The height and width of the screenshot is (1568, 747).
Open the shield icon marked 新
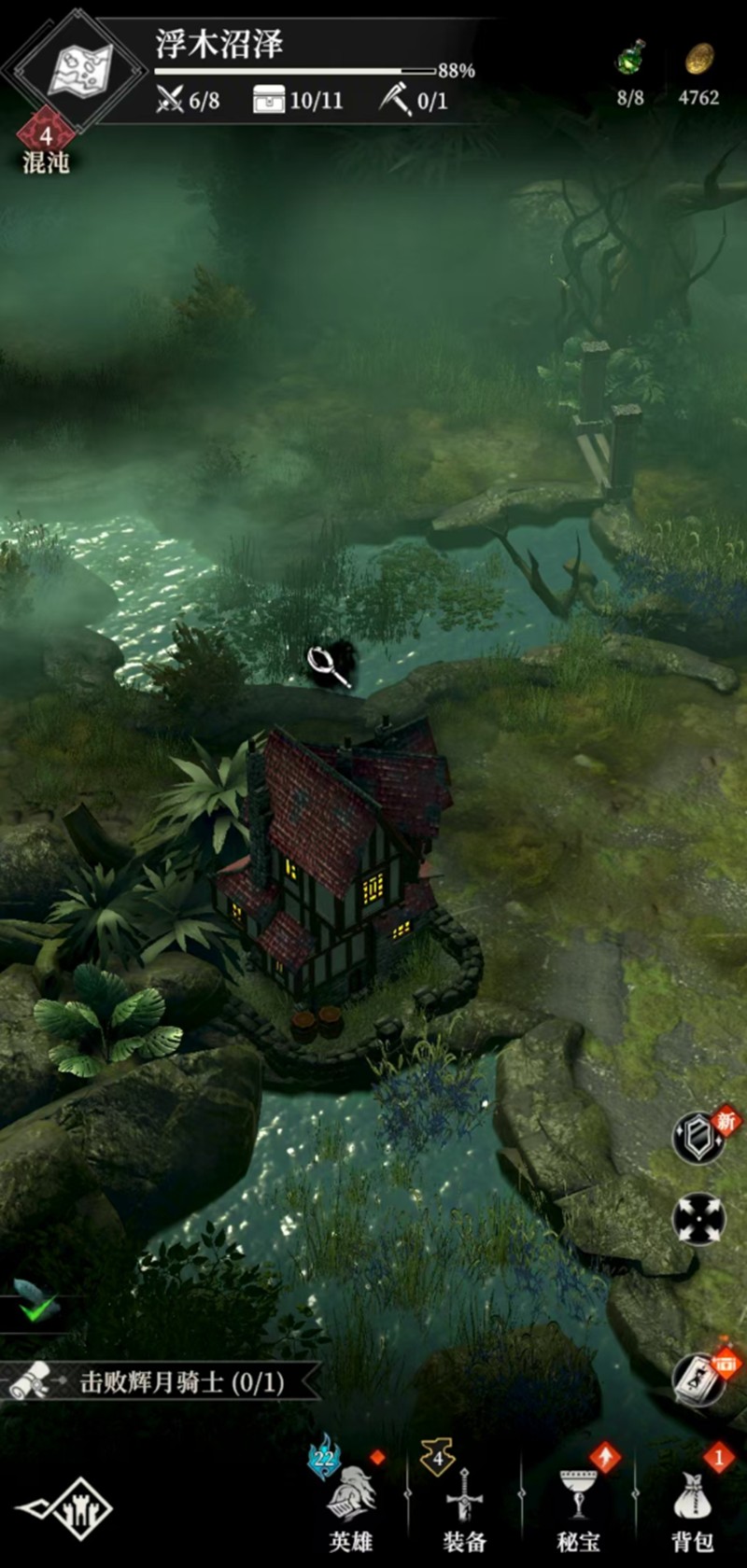(x=699, y=1137)
